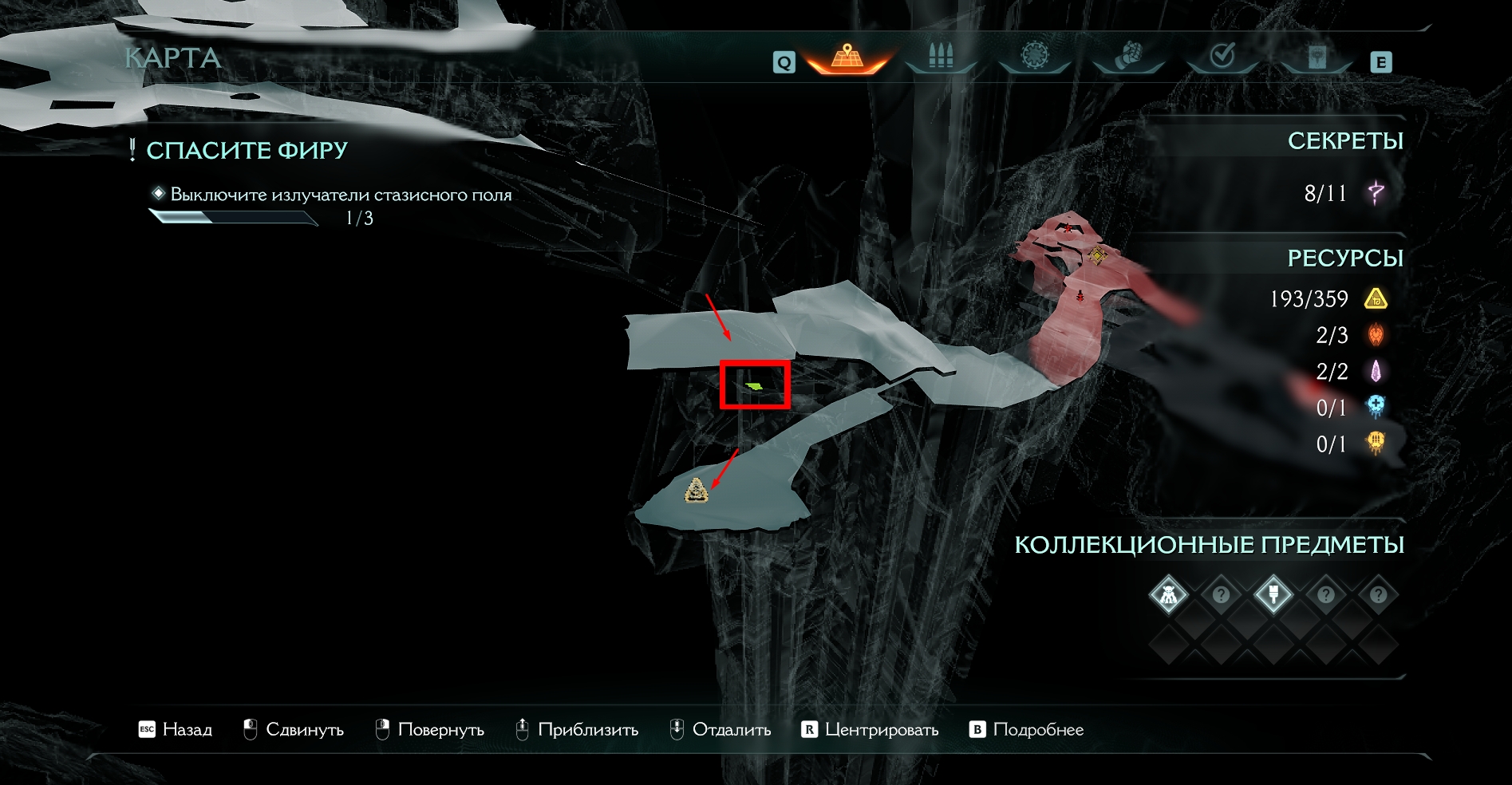Image resolution: width=1512 pixels, height=785 pixels.
Task: Select the Спасите Фиру objective
Action: pyautogui.click(x=247, y=150)
